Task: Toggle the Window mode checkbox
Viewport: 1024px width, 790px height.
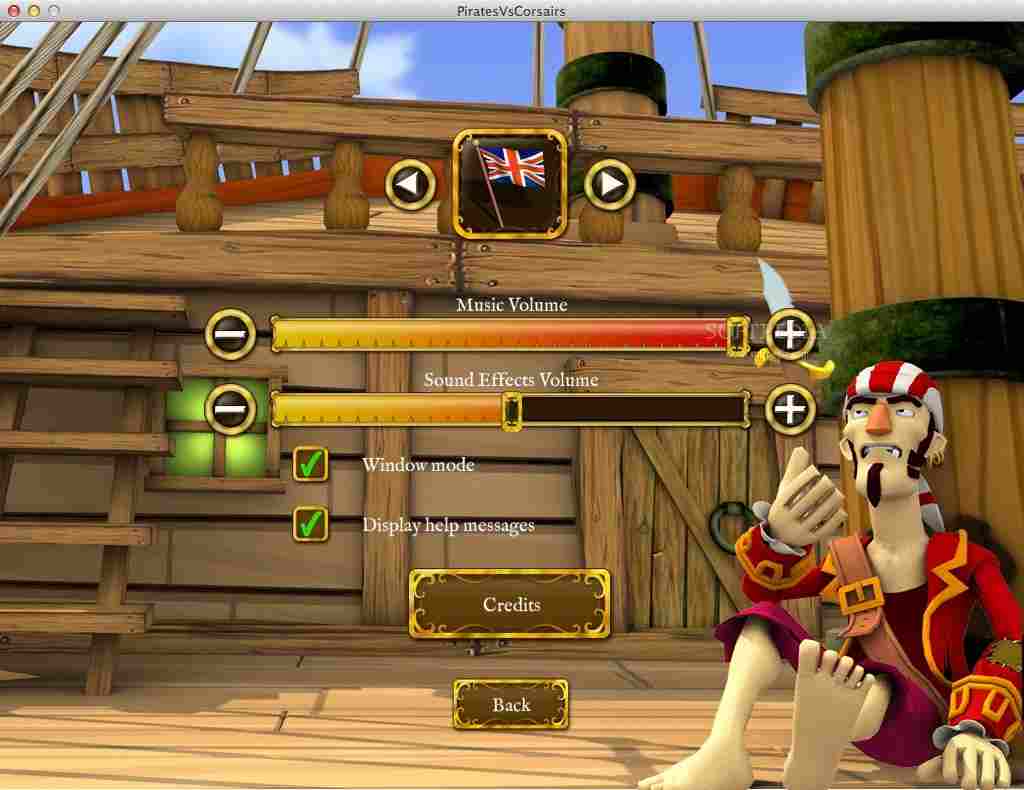Action: click(x=311, y=464)
